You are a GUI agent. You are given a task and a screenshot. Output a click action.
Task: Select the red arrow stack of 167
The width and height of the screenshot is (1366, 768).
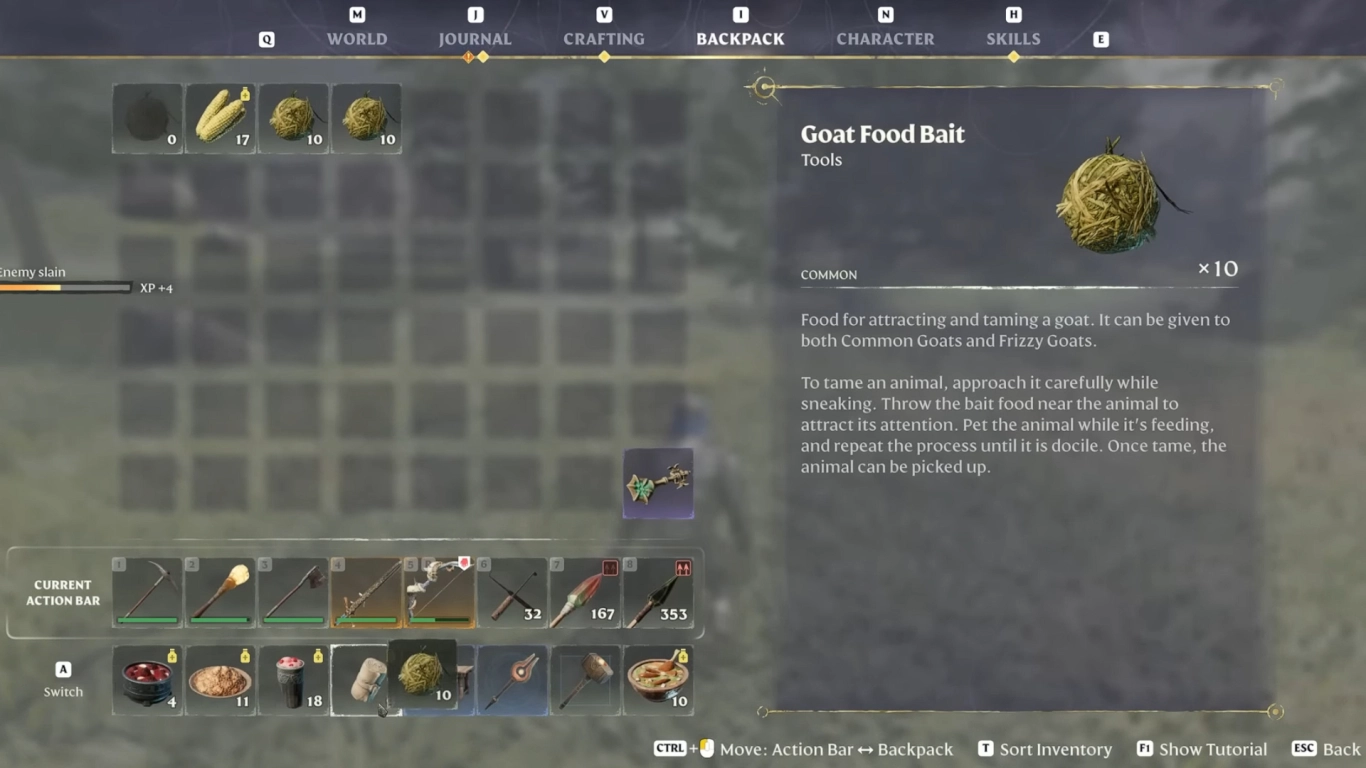coord(585,593)
